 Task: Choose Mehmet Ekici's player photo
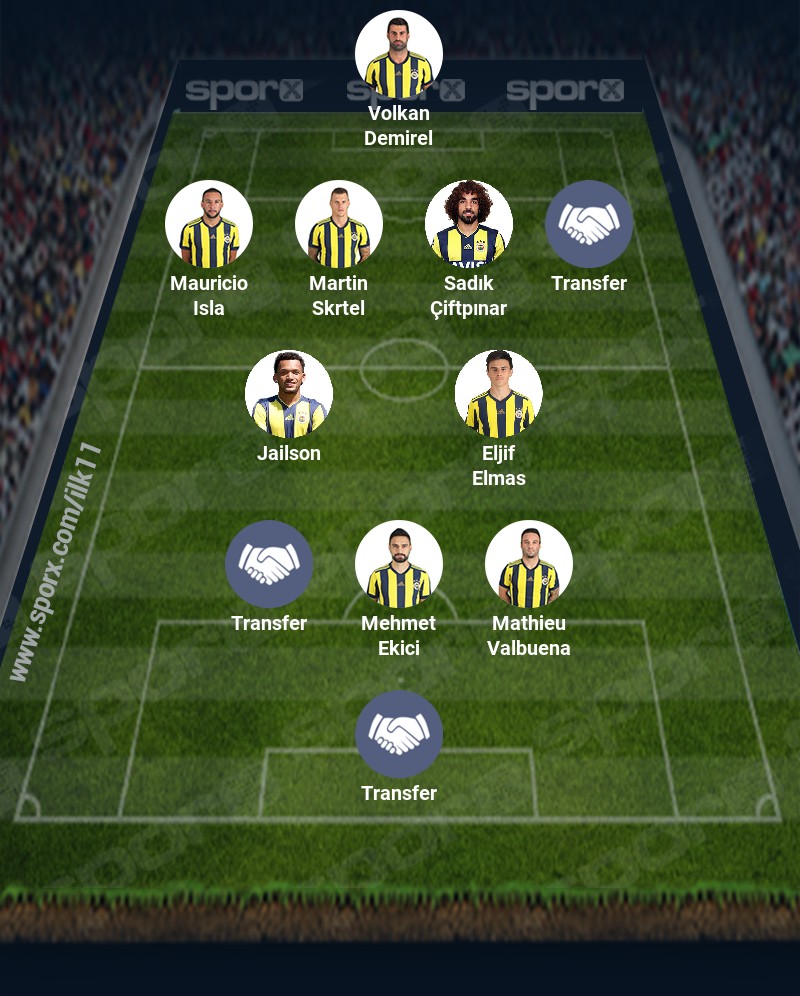[x=399, y=565]
